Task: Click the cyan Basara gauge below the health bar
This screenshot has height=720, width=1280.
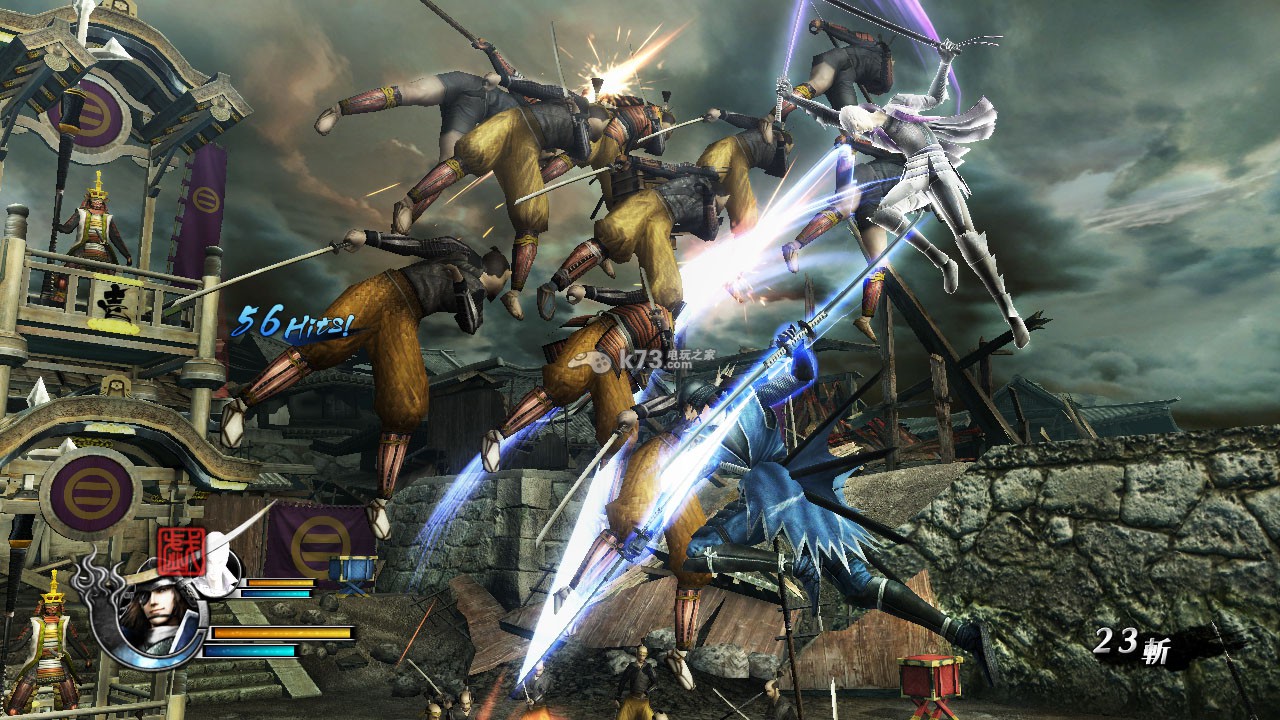Action: [x=250, y=650]
